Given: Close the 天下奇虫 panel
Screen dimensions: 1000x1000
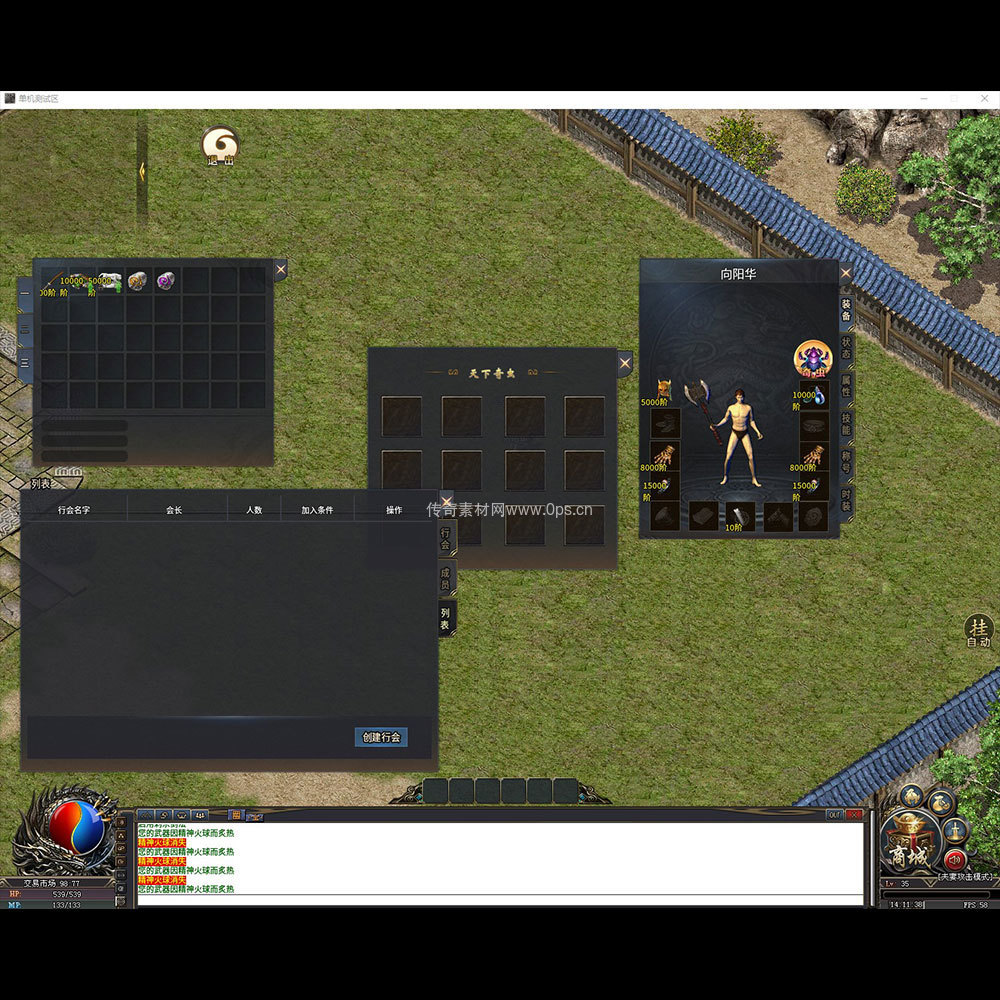Looking at the screenshot, I should point(625,364).
